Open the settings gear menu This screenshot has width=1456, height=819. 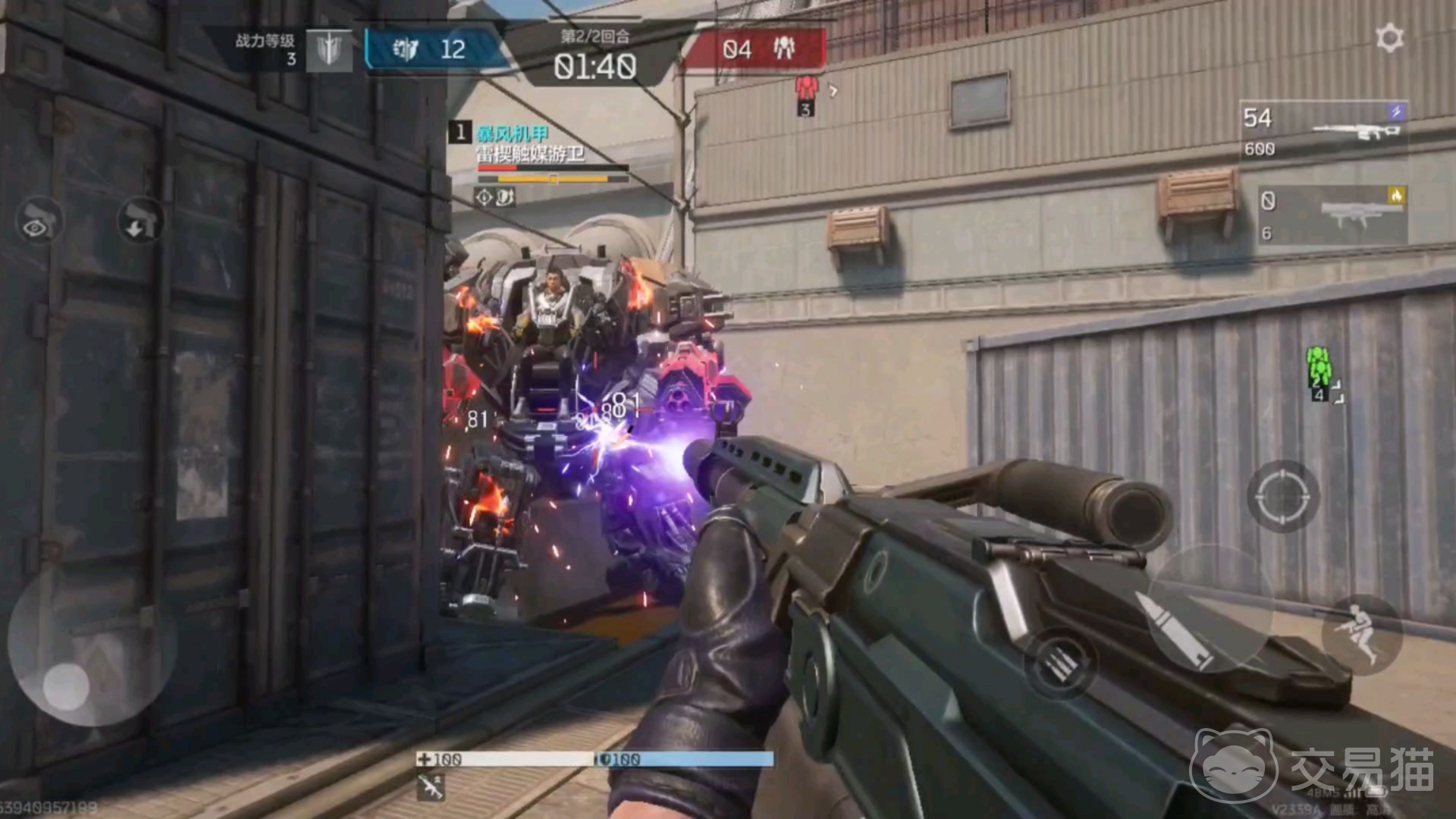(x=1389, y=39)
